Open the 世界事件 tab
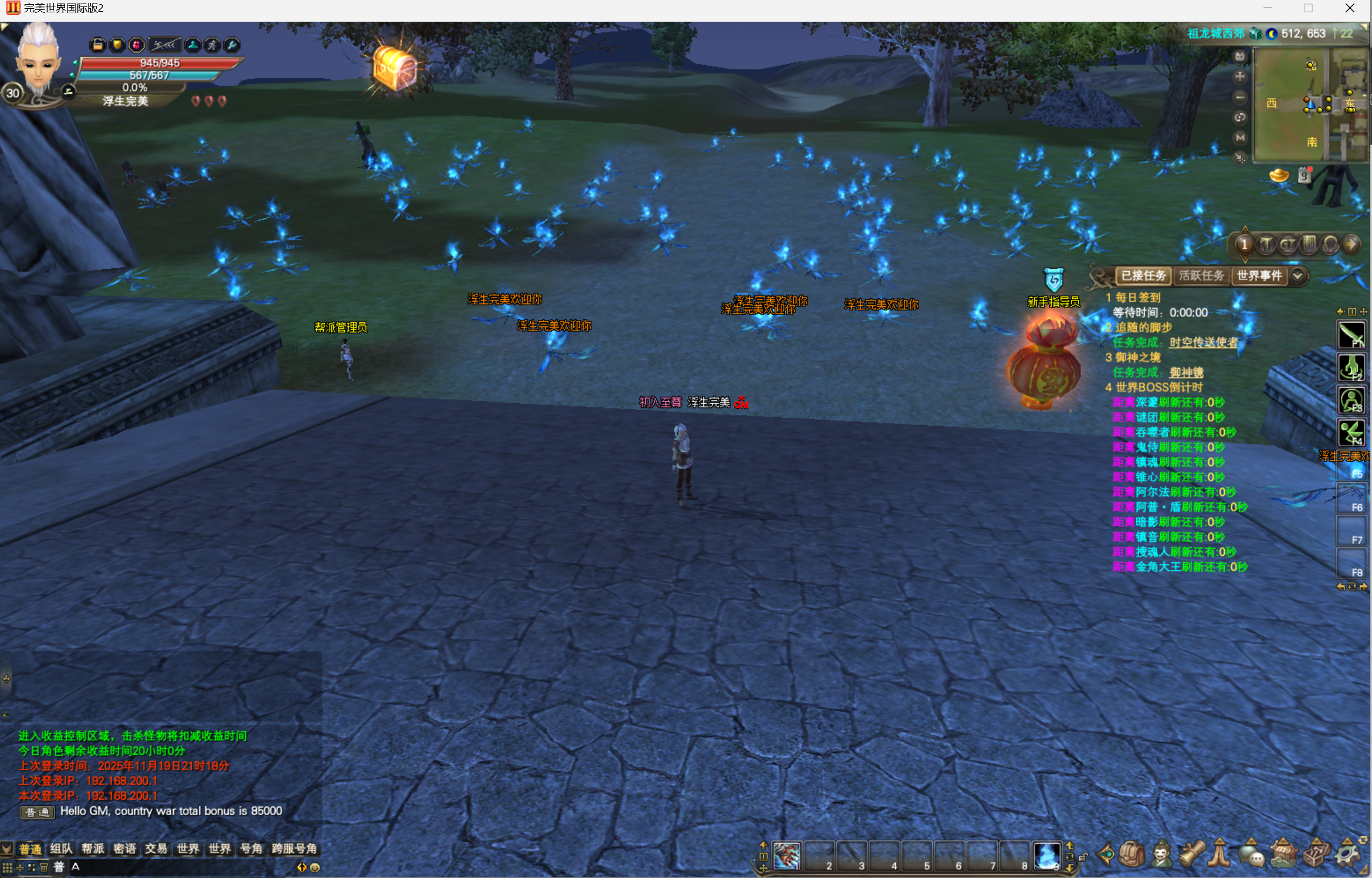The image size is (1372, 878). pos(1259,275)
